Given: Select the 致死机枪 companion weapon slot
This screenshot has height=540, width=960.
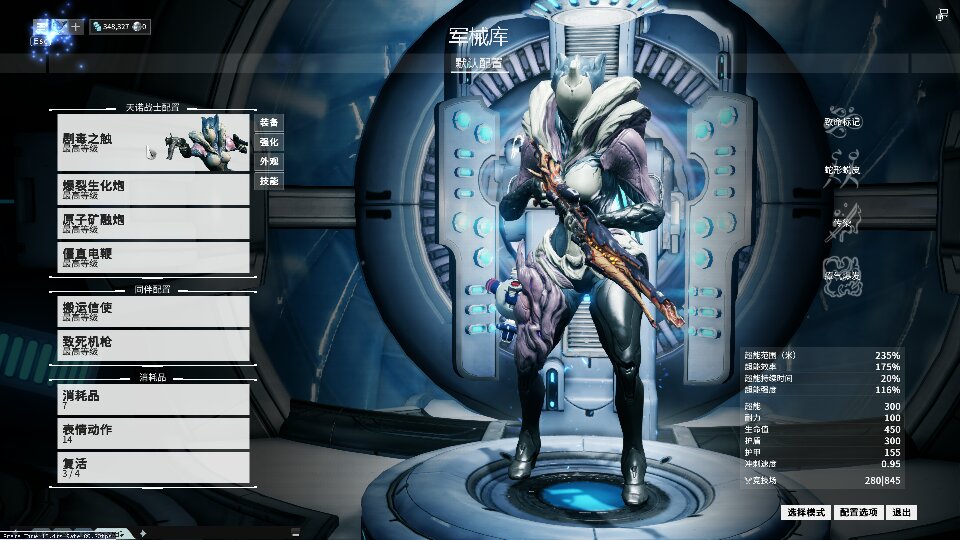Looking at the screenshot, I should click(150, 344).
